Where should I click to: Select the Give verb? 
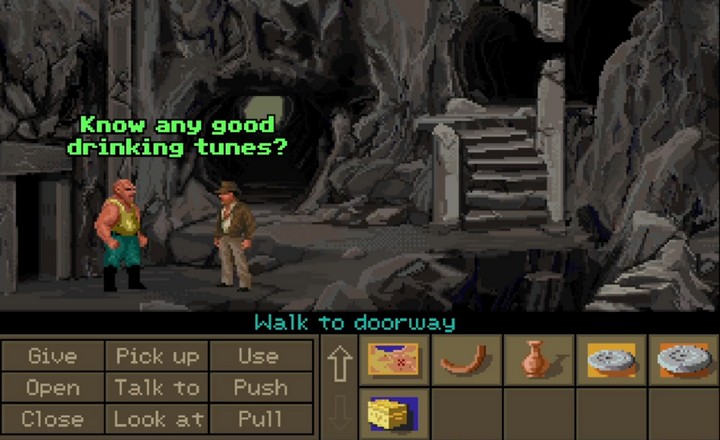[52, 356]
